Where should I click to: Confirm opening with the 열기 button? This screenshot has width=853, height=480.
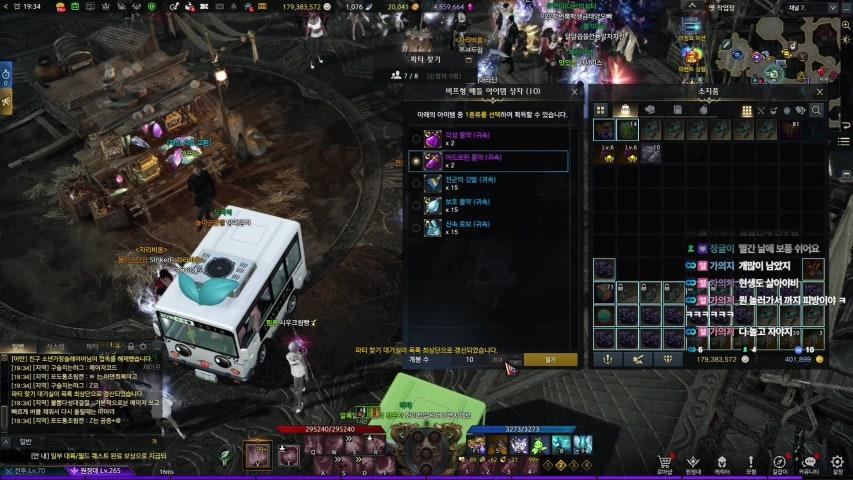click(550, 359)
